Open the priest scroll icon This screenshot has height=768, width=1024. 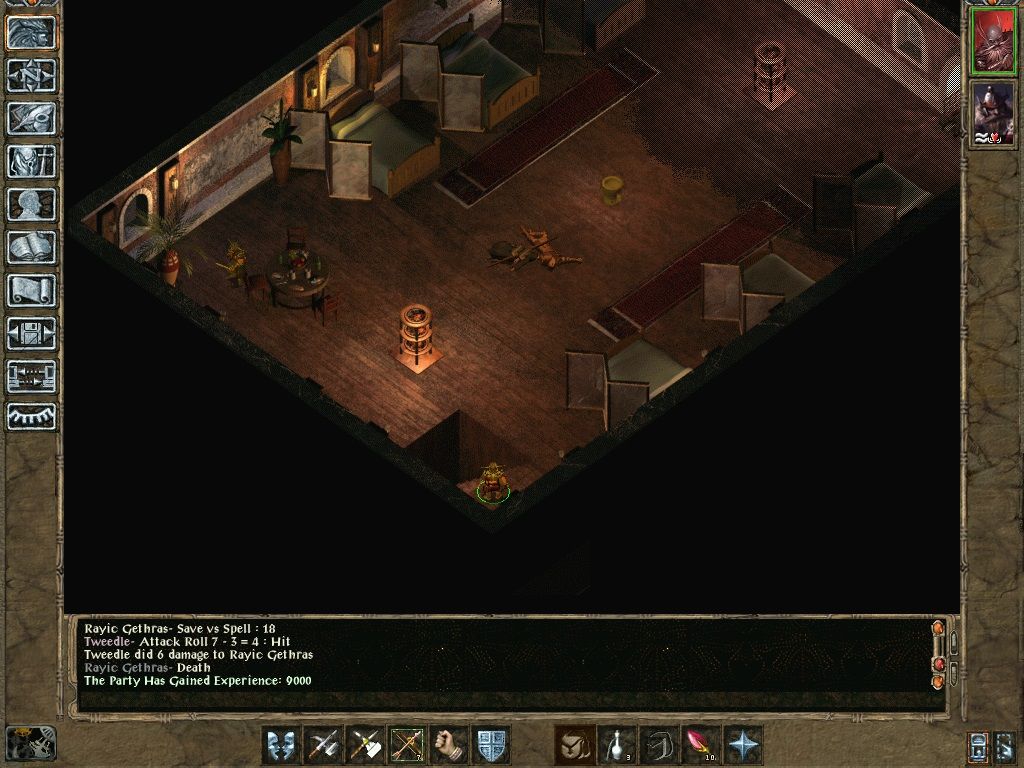(x=31, y=290)
